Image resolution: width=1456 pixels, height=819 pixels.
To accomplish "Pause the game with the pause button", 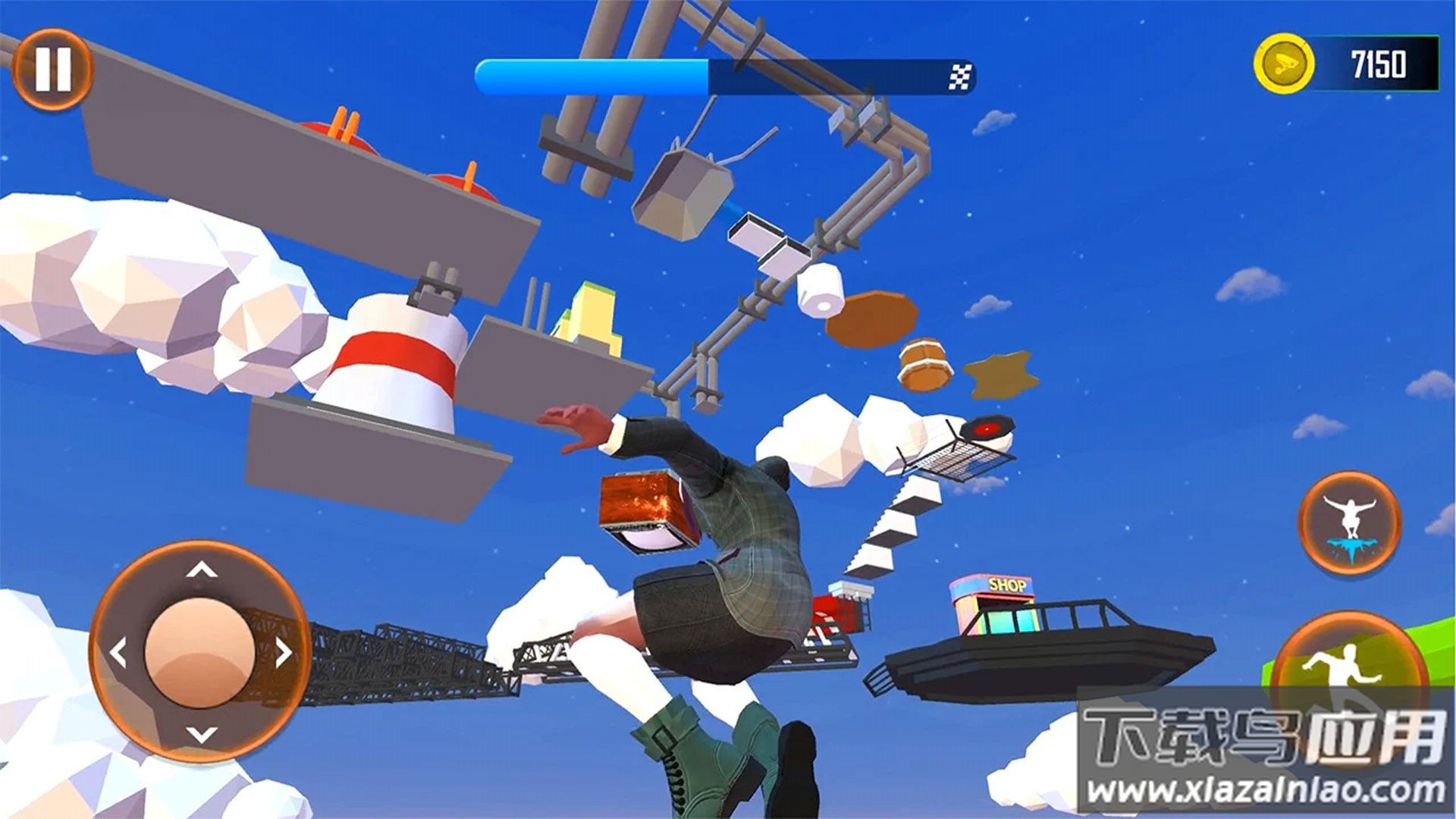I will [x=52, y=69].
